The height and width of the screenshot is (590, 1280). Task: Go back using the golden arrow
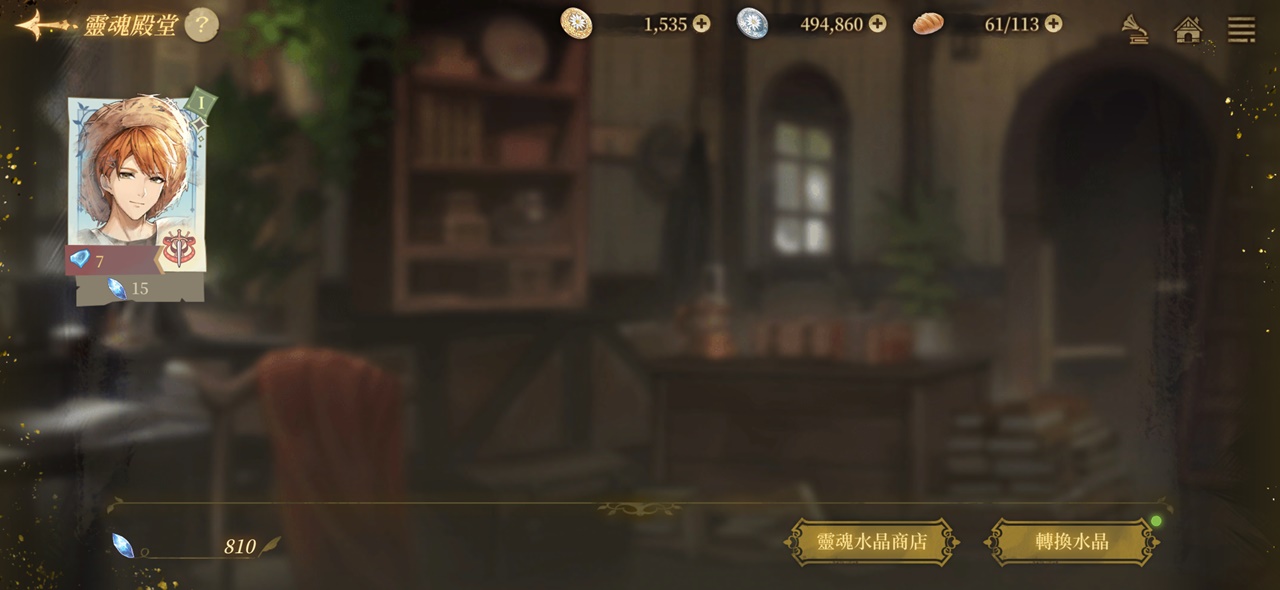pyautogui.click(x=44, y=25)
